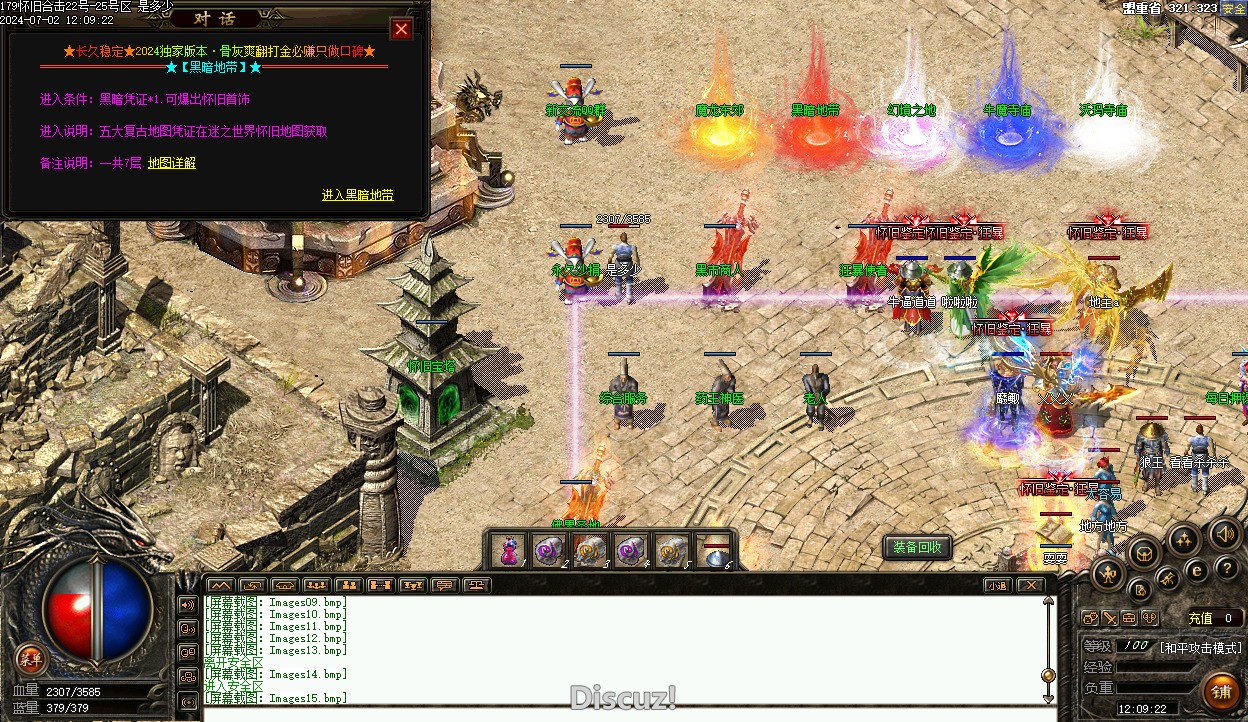1248x722 pixels.
Task: Open the skills sparkle round button
Action: tap(1184, 540)
